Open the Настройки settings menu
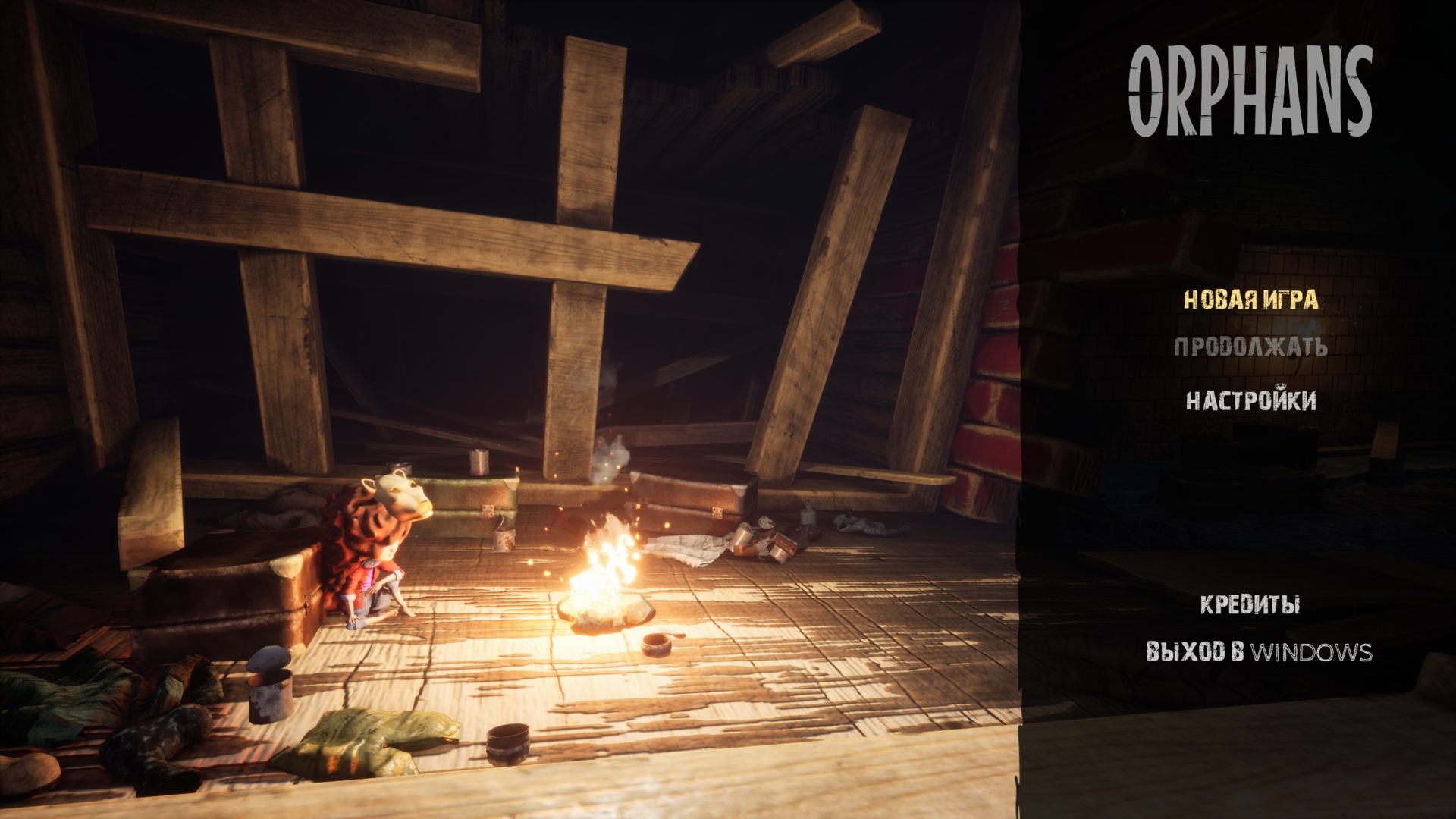Screen dimensions: 1456x819 coord(1250,400)
